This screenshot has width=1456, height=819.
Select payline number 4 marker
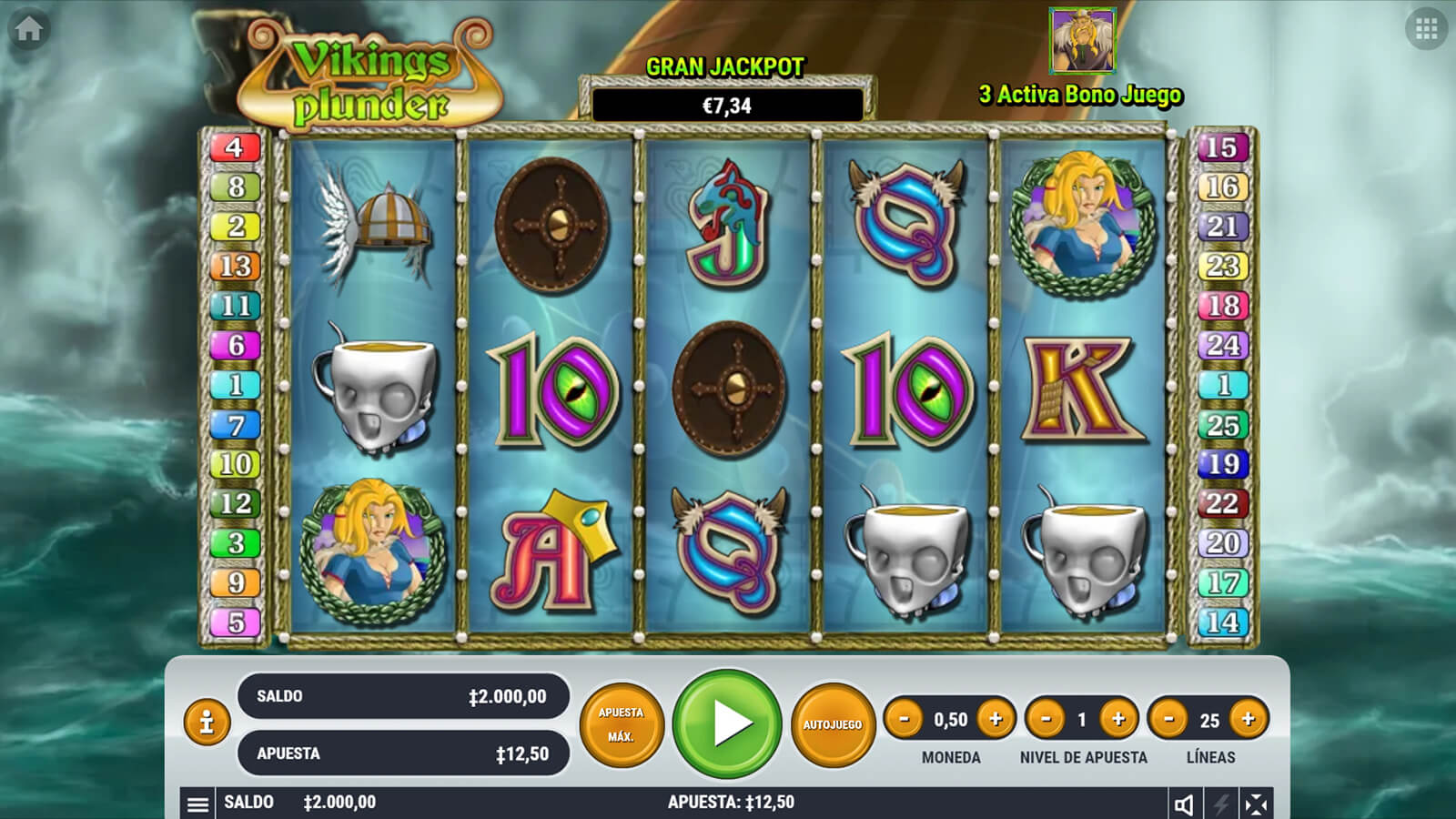tap(235, 147)
